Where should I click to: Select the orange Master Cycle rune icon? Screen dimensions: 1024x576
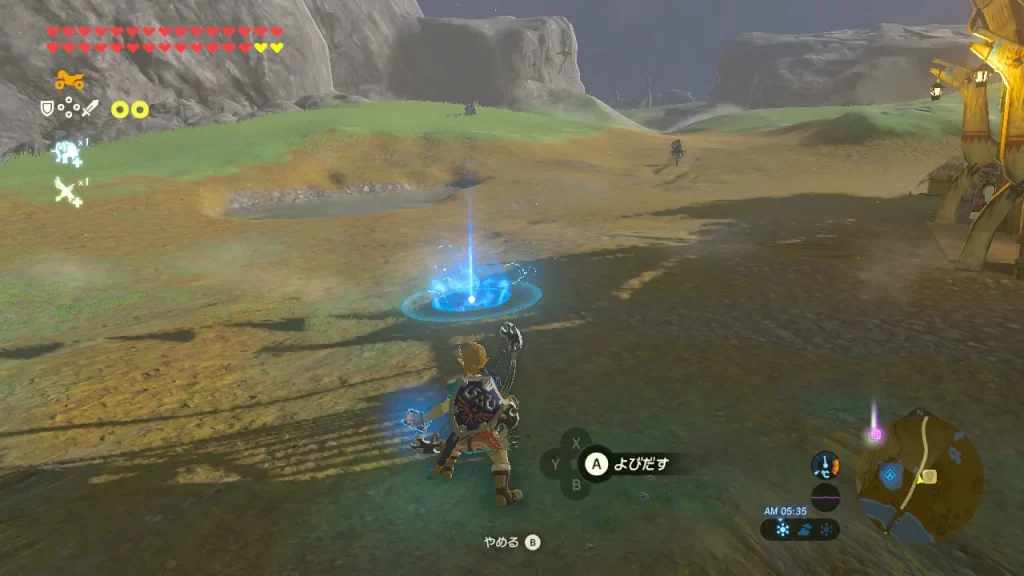[x=68, y=81]
